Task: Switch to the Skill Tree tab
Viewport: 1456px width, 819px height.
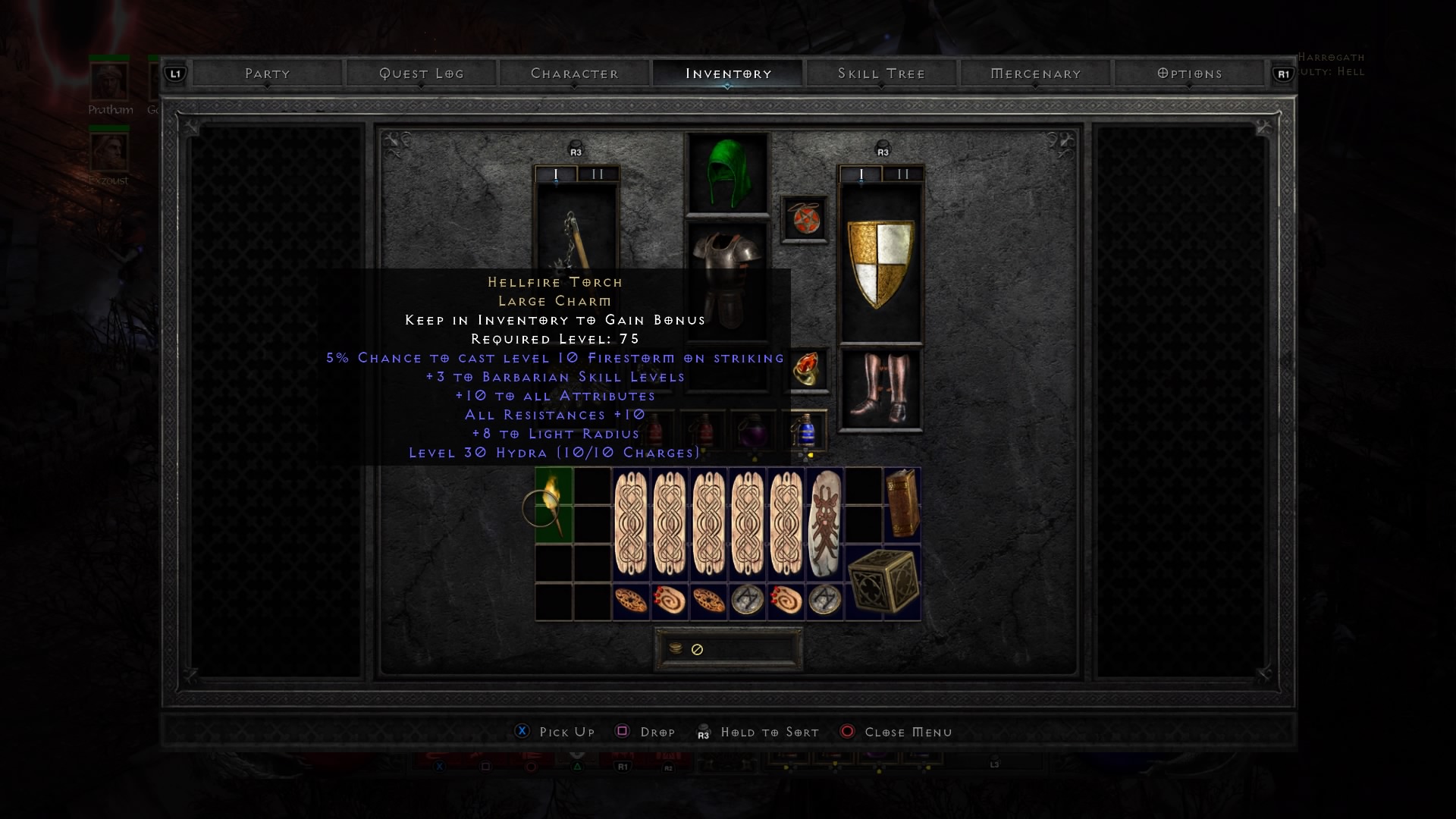Action: 881,74
